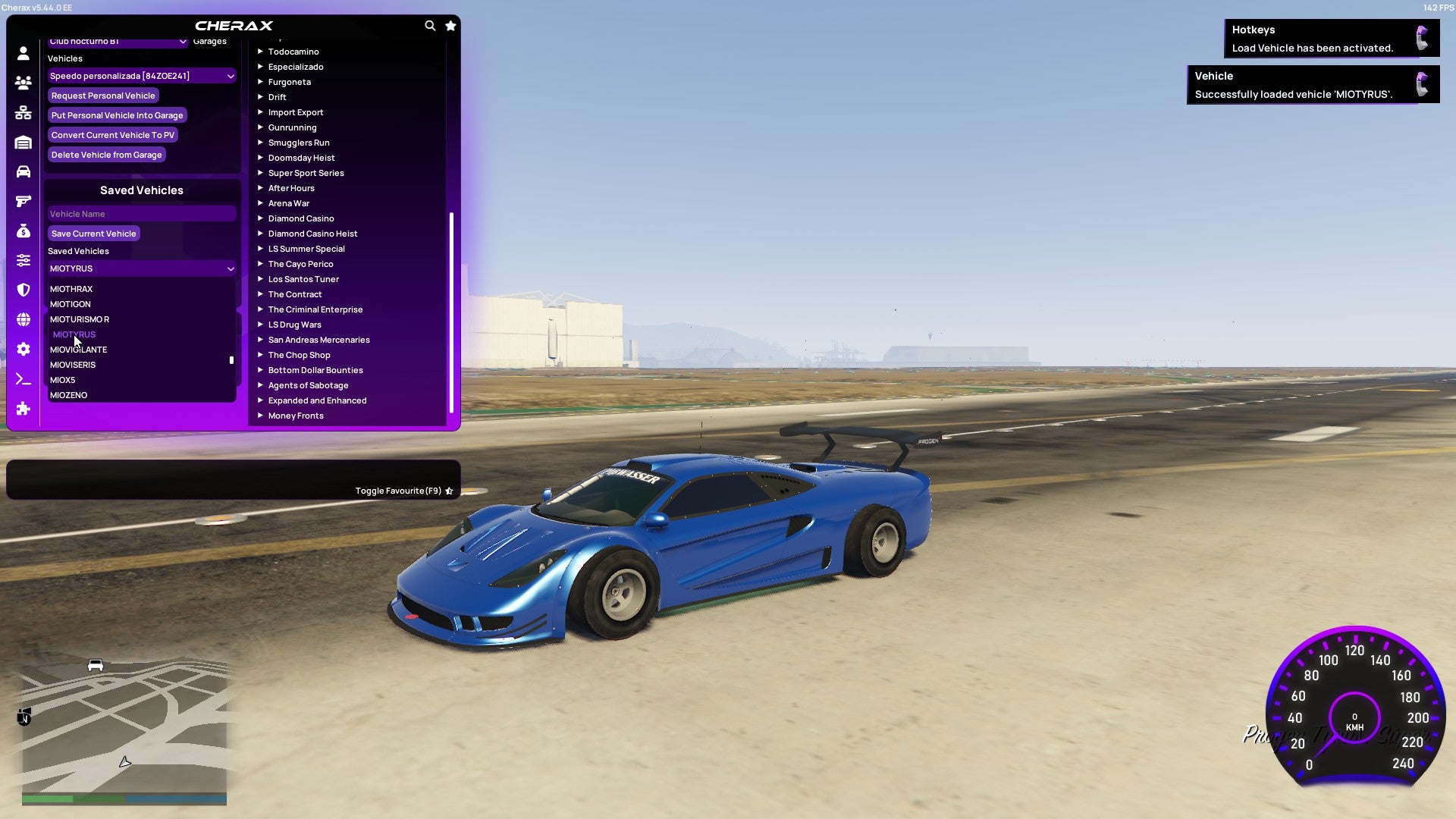Expand the Cayo Perico category

300,263
